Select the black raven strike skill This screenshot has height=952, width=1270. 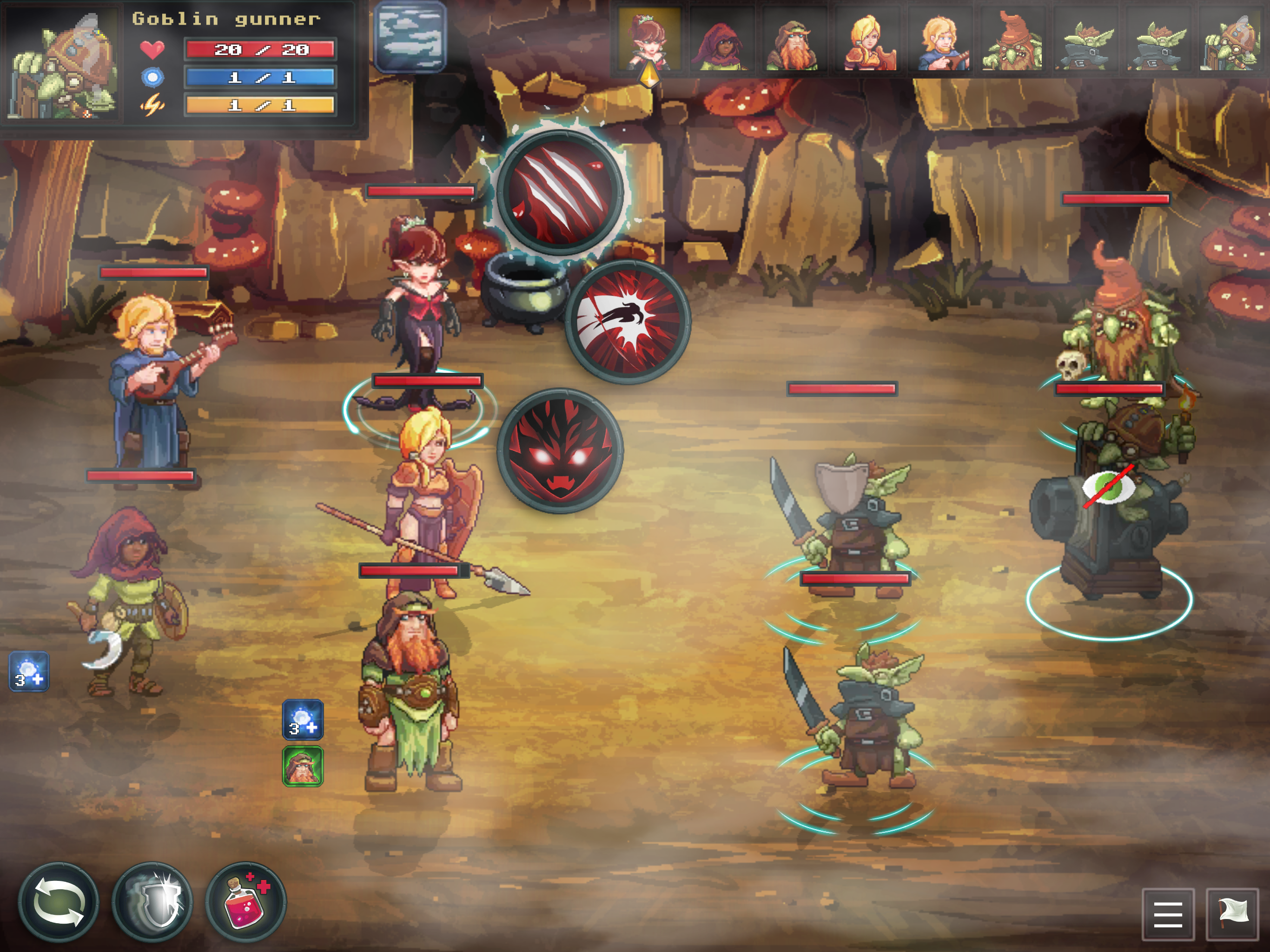point(628,322)
